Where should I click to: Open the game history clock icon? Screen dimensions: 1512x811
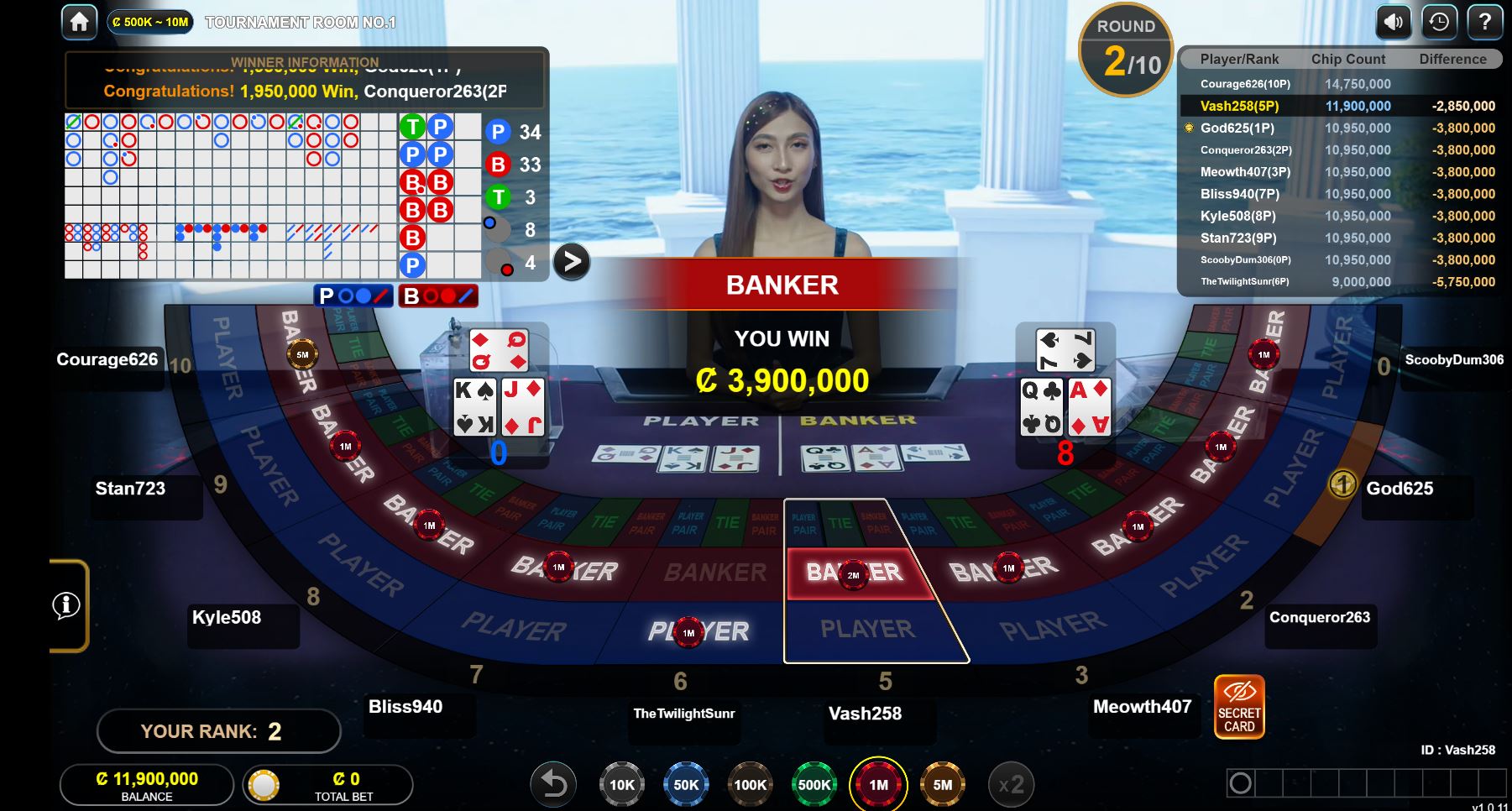[1439, 22]
